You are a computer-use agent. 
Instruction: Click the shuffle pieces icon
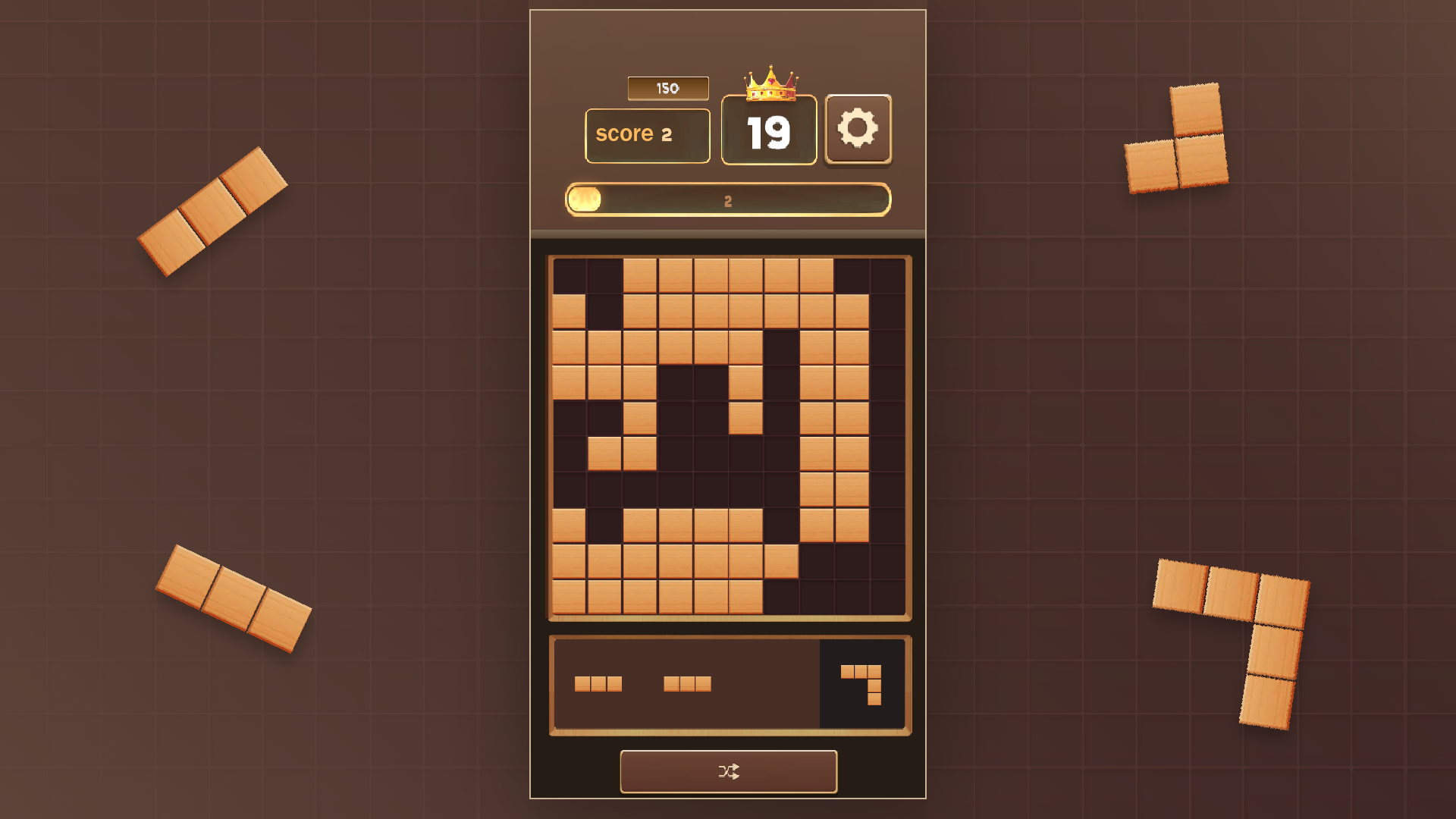[x=728, y=771]
